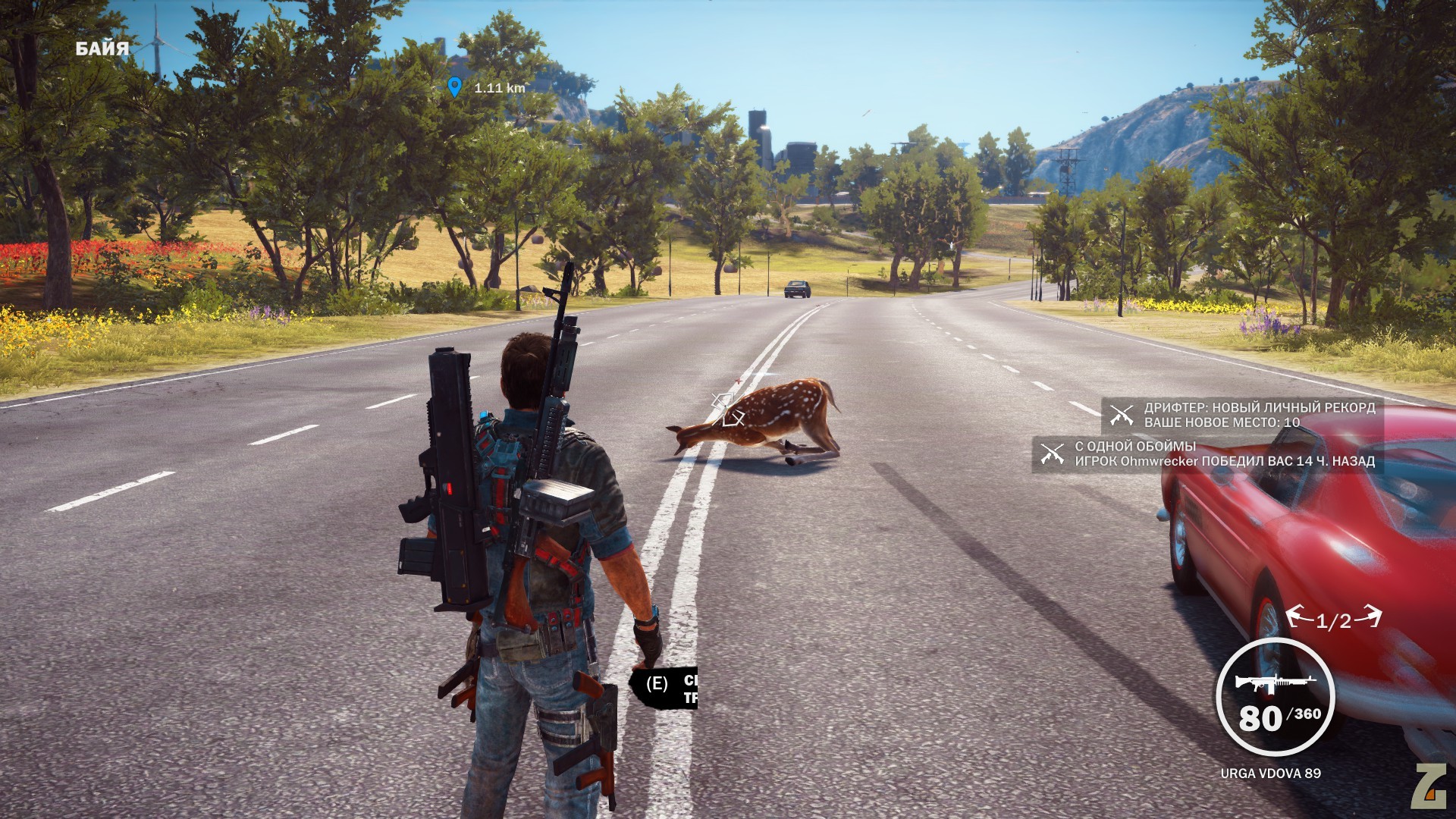This screenshot has height=819, width=1456.
Task: Click the Z watermark logo
Action: coord(1429,786)
